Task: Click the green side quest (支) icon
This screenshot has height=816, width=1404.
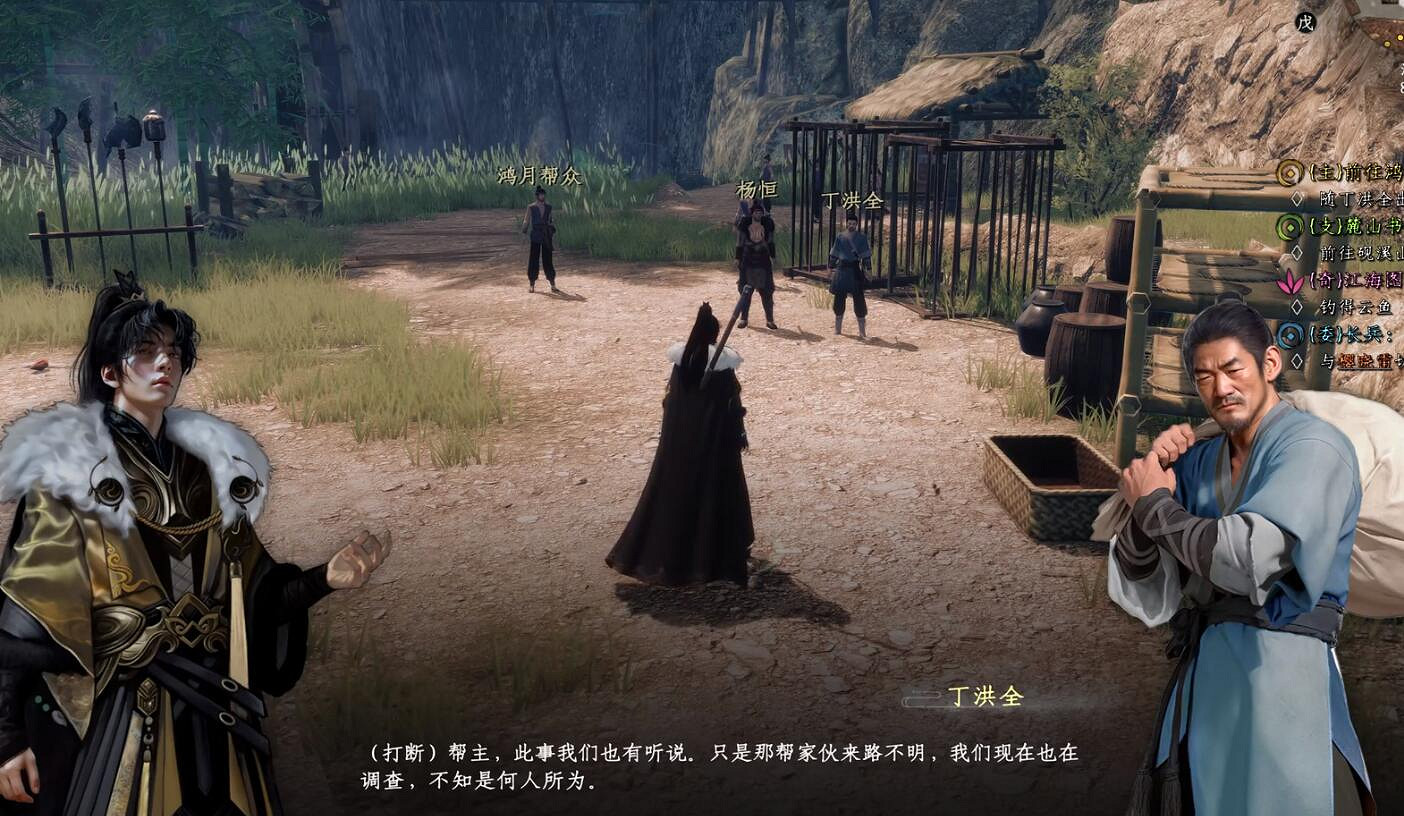Action: (x=1289, y=227)
